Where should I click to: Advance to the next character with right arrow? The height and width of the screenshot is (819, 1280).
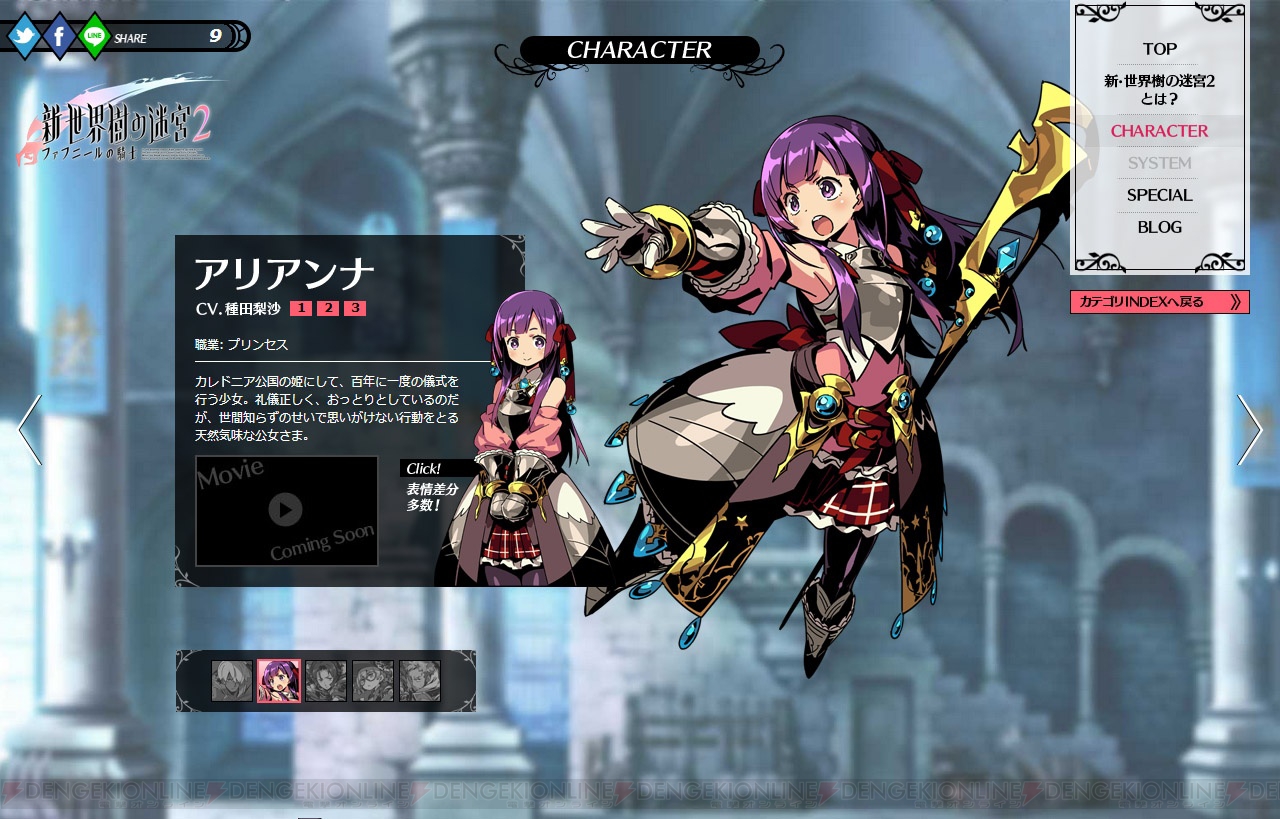(x=1249, y=429)
